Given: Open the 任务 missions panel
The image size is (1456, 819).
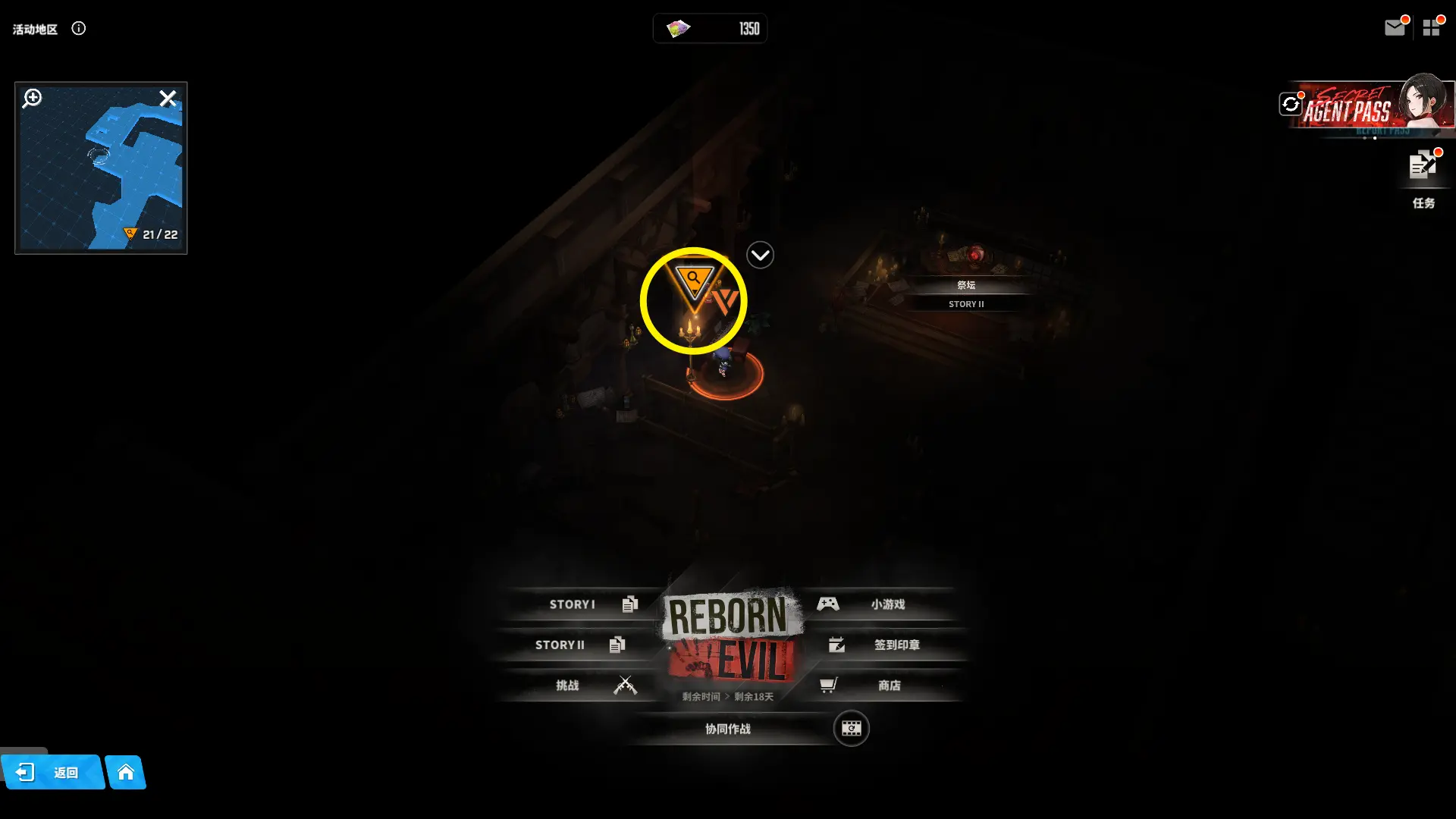Looking at the screenshot, I should (1423, 176).
